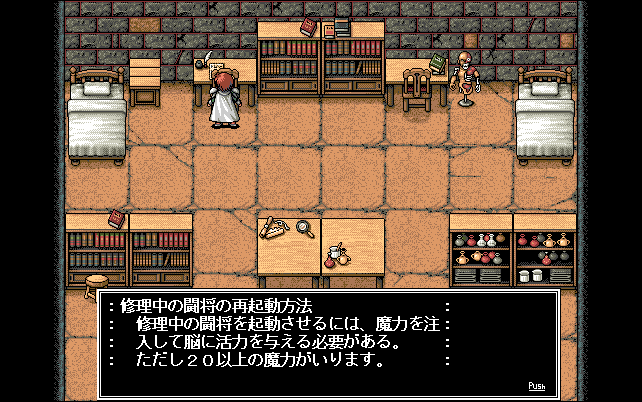Viewport: 642px width, 402px height.
Task: Click the Push prompt to continue dialogue
Action: [x=536, y=386]
